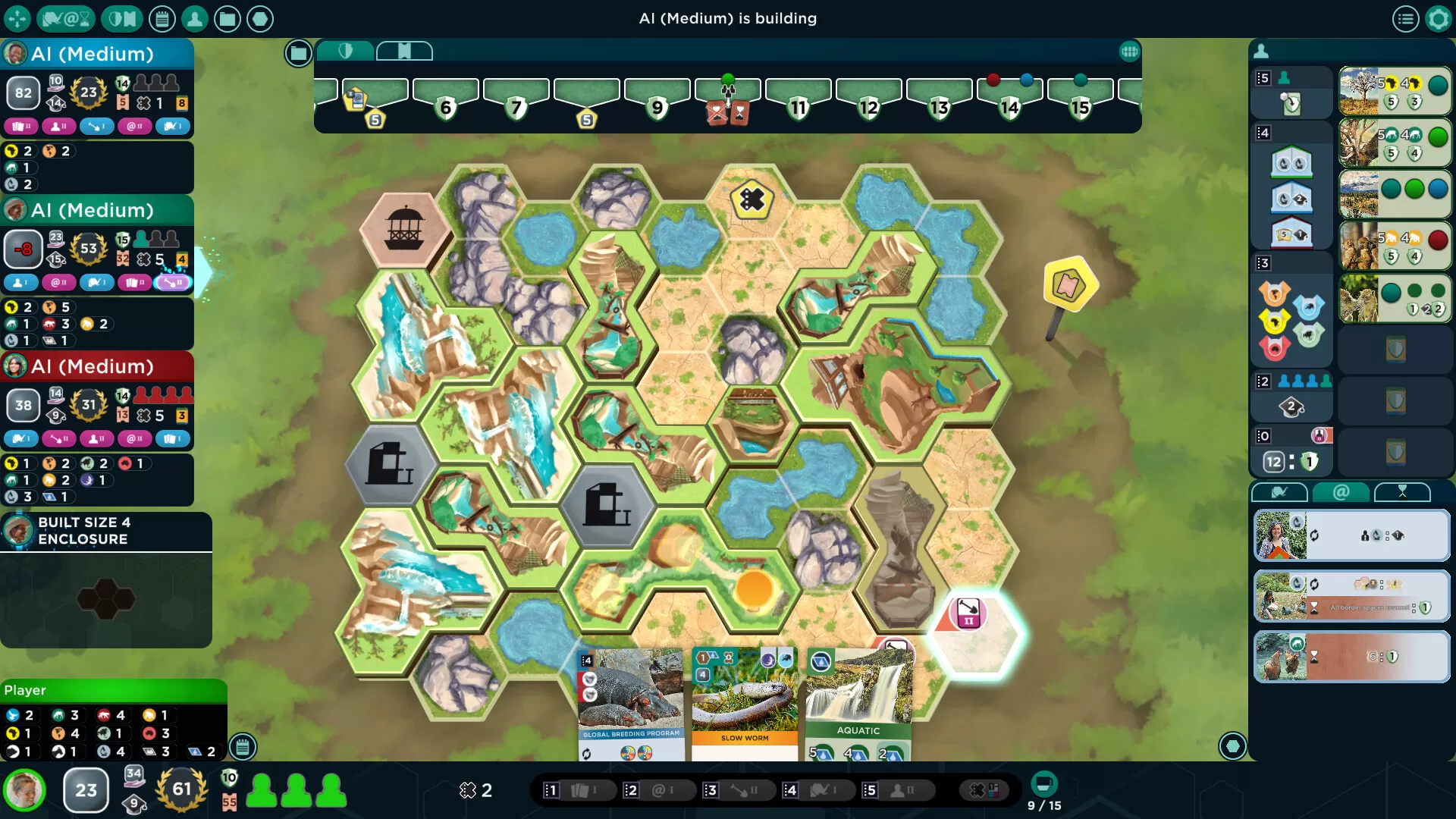
Task: Switch to the hourglass tab on right sidebar
Action: [1402, 491]
